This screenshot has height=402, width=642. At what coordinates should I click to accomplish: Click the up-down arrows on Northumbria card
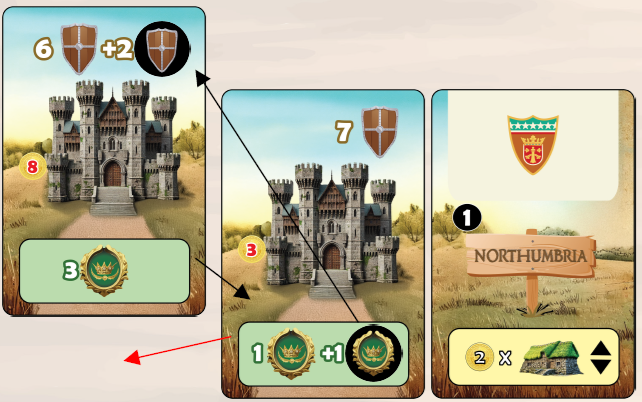pos(600,357)
